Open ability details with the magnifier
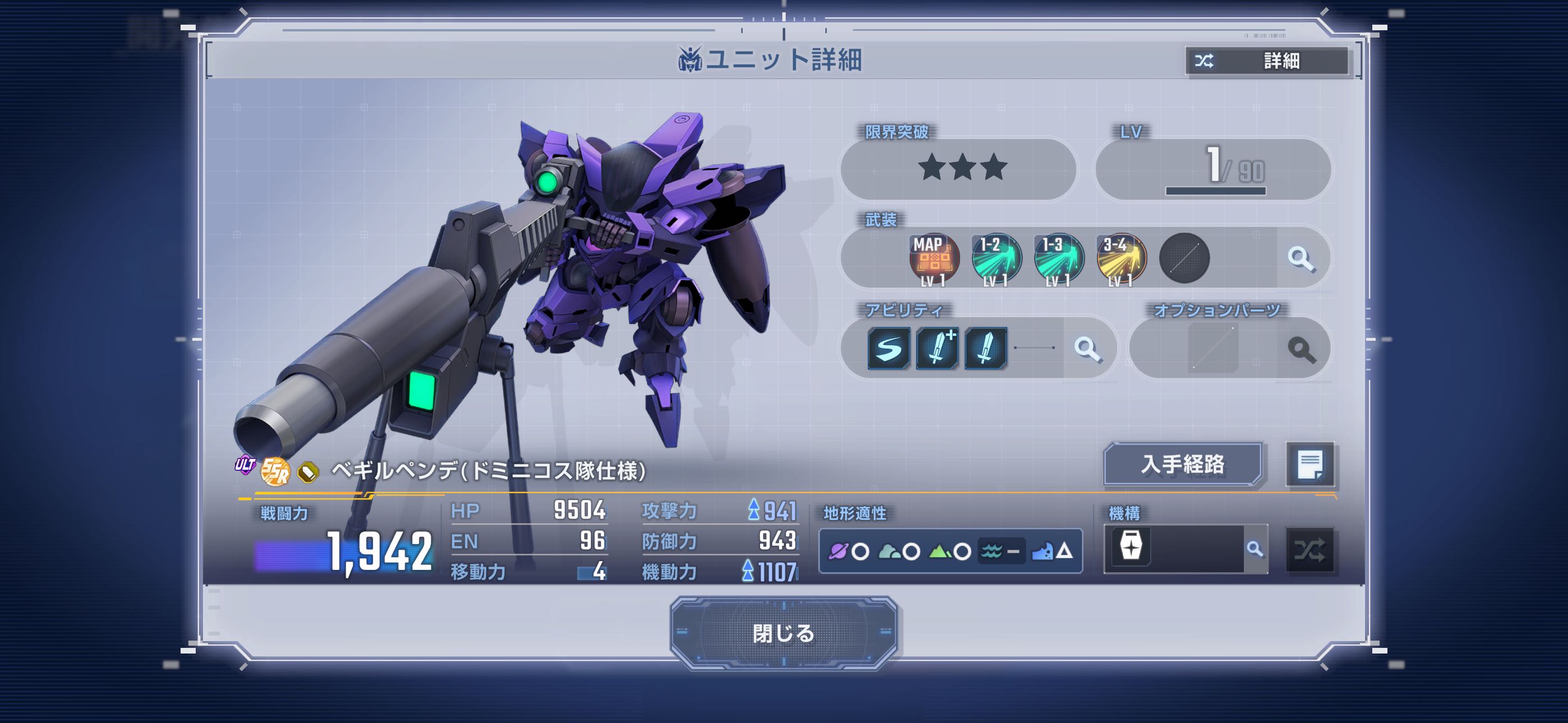 [x=1087, y=349]
